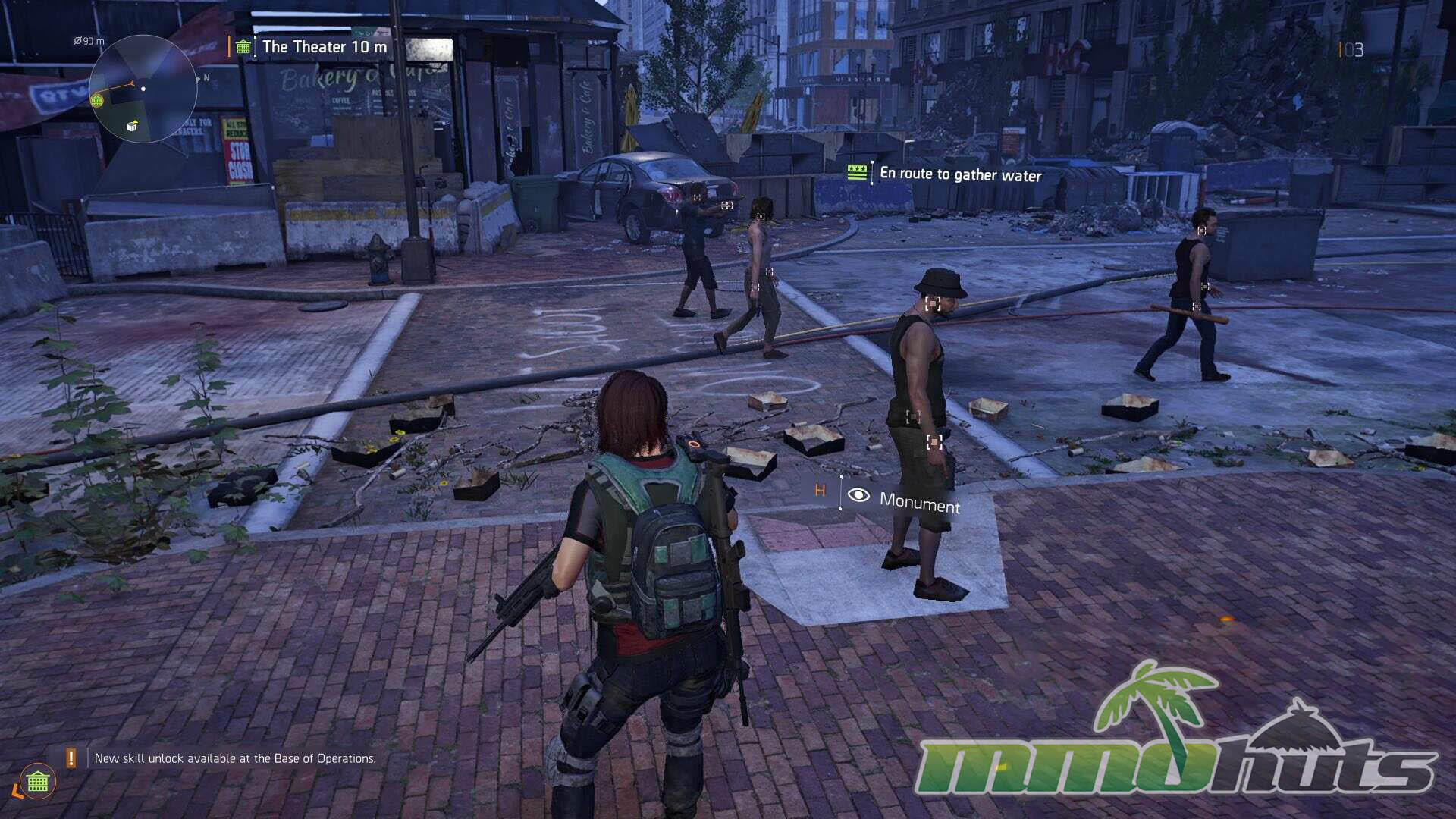Viewport: 1456px width, 819px height.
Task: Select The Theater objective tracker
Action: (324, 47)
